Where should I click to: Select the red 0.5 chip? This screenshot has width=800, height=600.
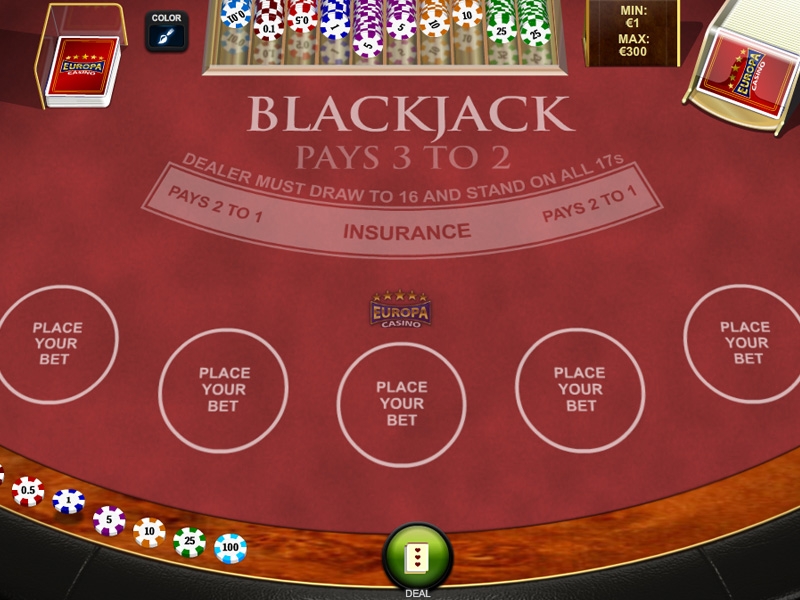tap(28, 491)
